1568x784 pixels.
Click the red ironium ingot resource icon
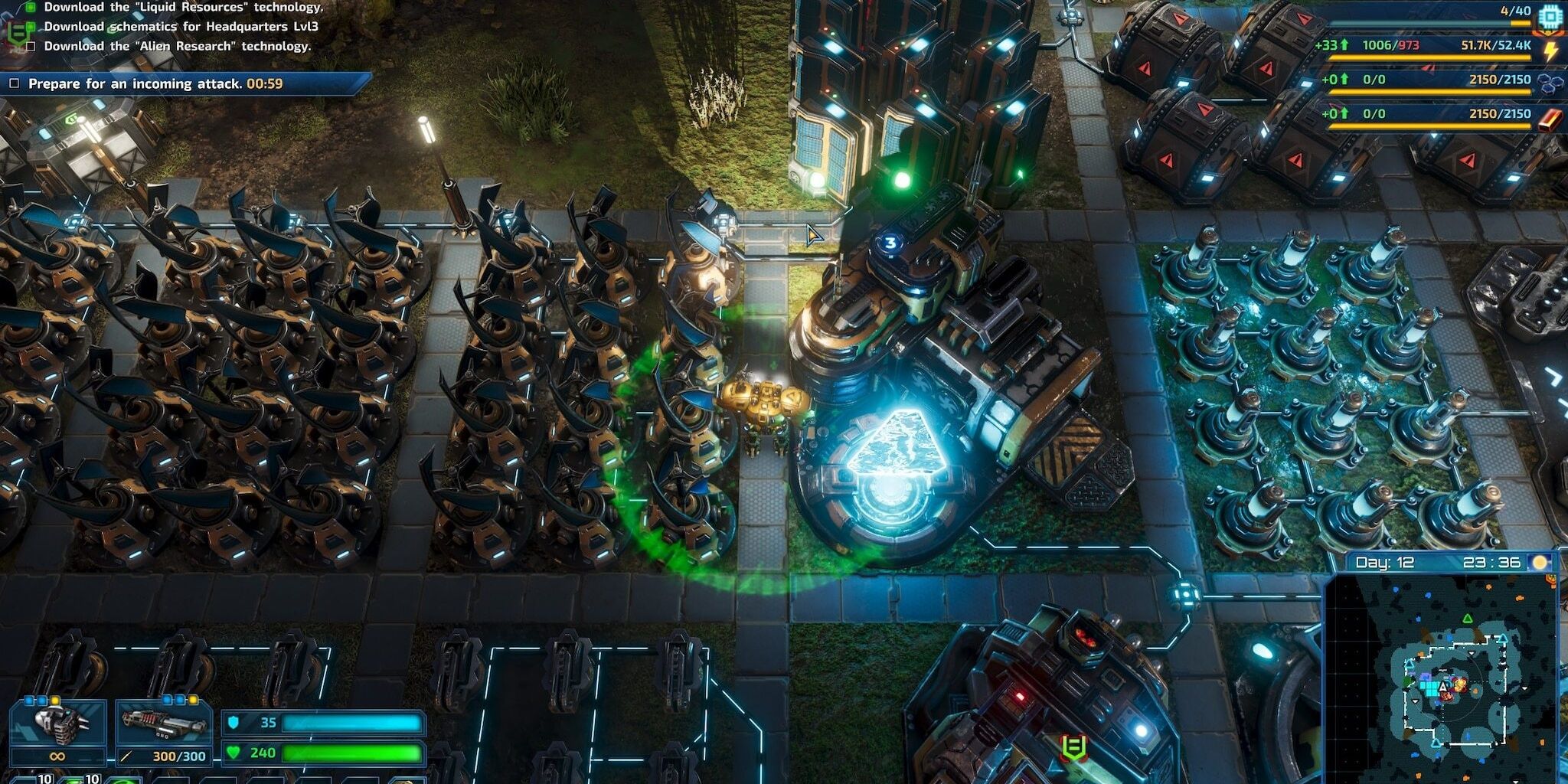[1550, 118]
